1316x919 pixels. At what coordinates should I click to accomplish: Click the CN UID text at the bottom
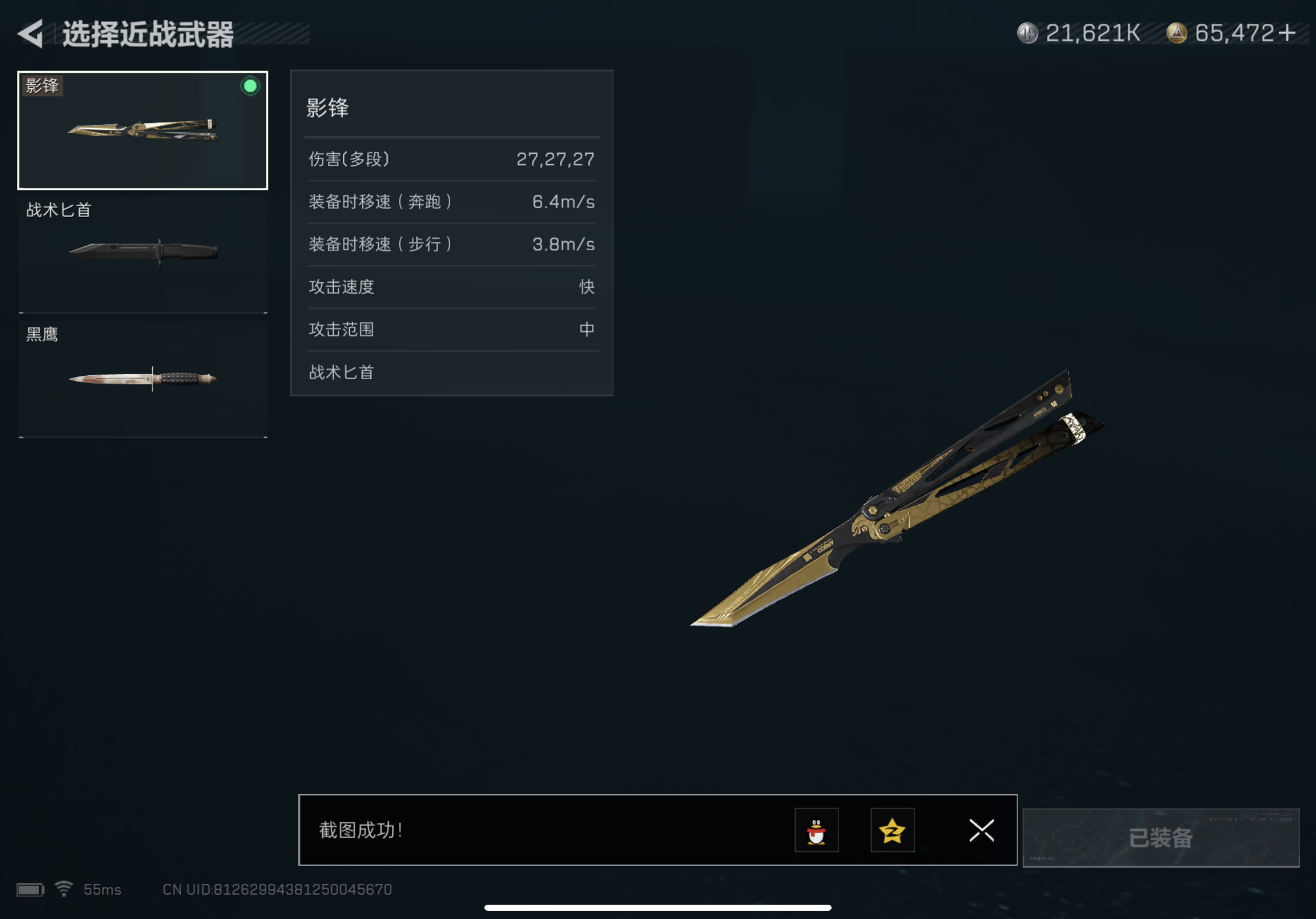coord(277,889)
